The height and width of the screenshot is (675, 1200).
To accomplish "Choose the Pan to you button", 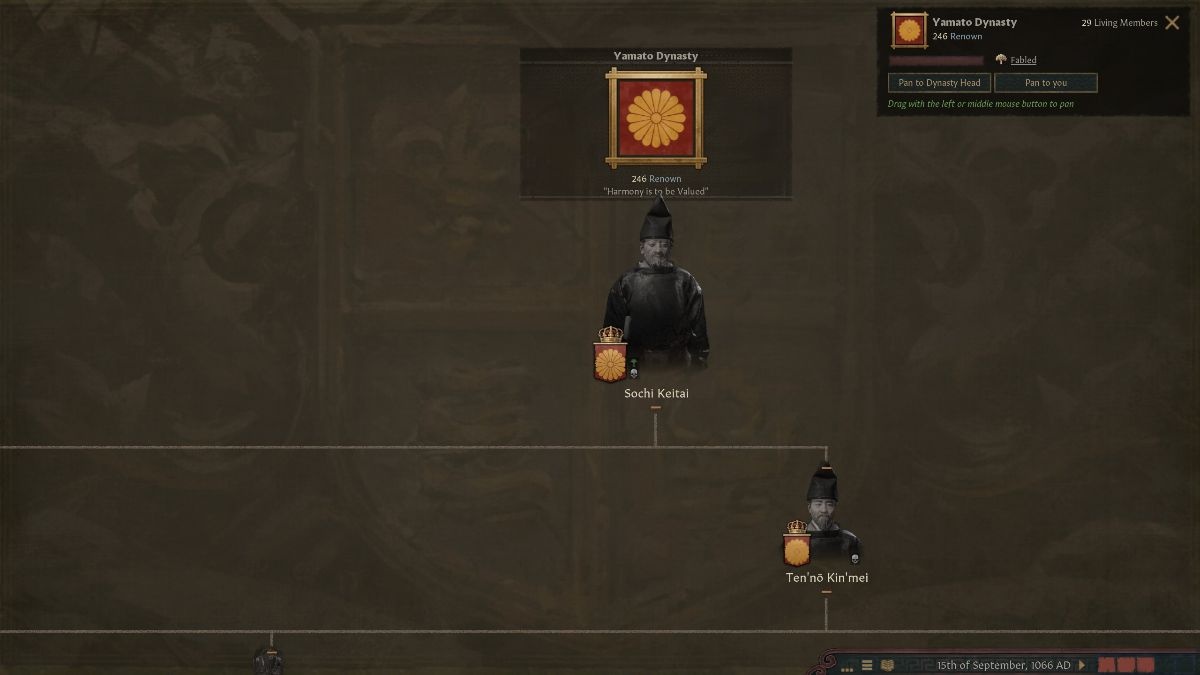I will point(1046,83).
